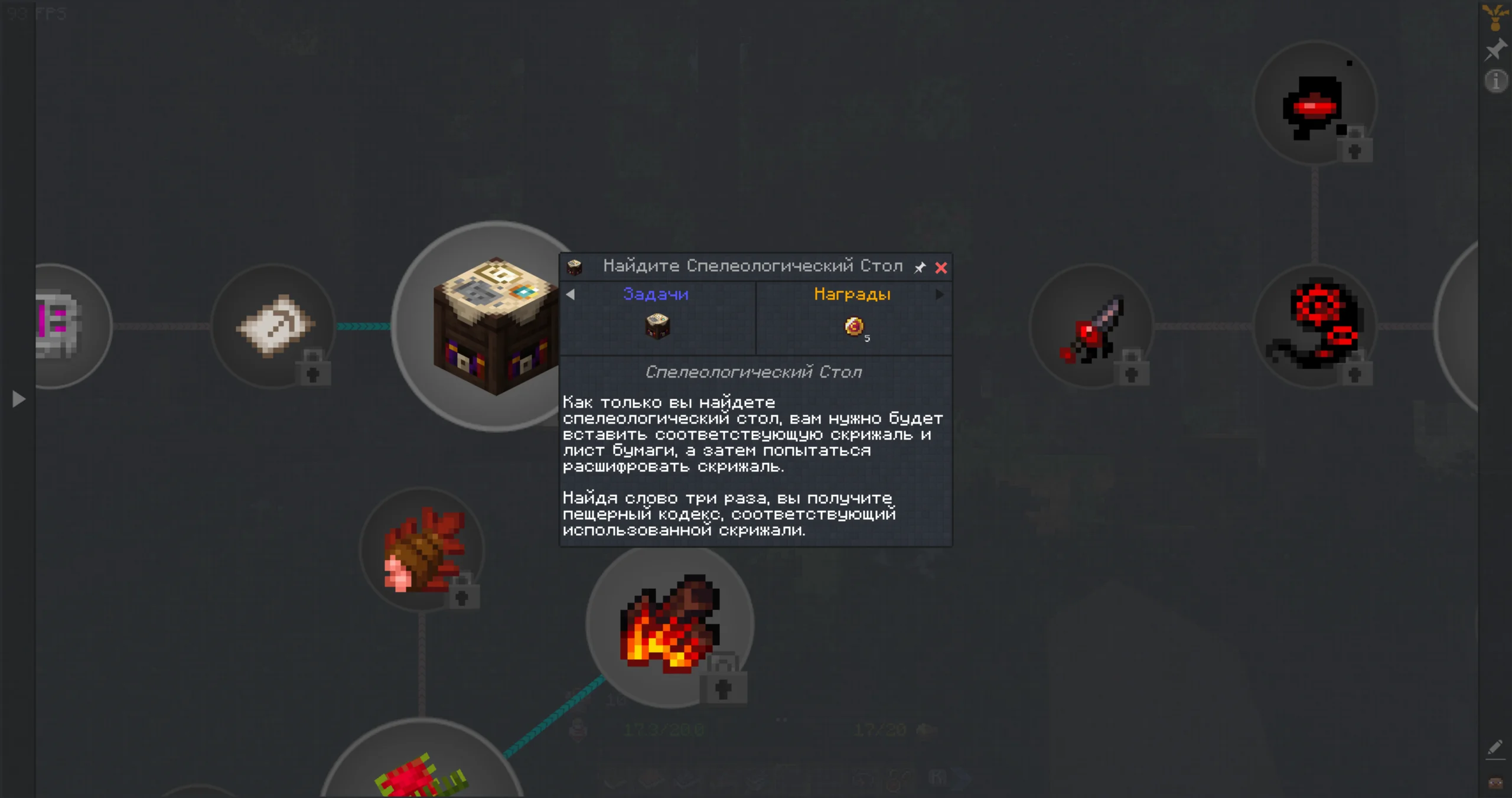Switch to the Задачи section
This screenshot has height=798, width=1512.
[656, 294]
